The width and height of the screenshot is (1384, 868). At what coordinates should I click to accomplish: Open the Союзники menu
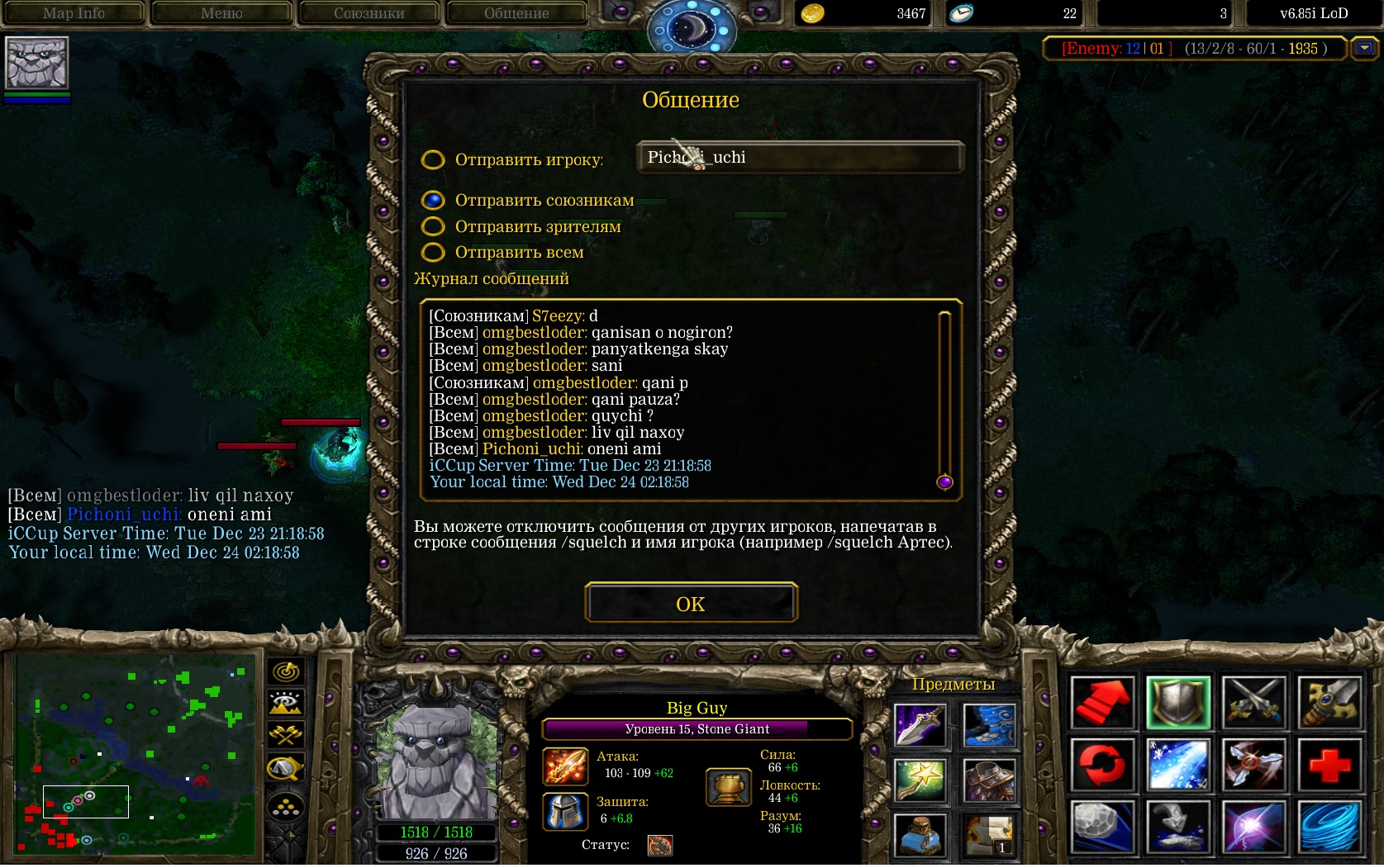click(x=369, y=13)
